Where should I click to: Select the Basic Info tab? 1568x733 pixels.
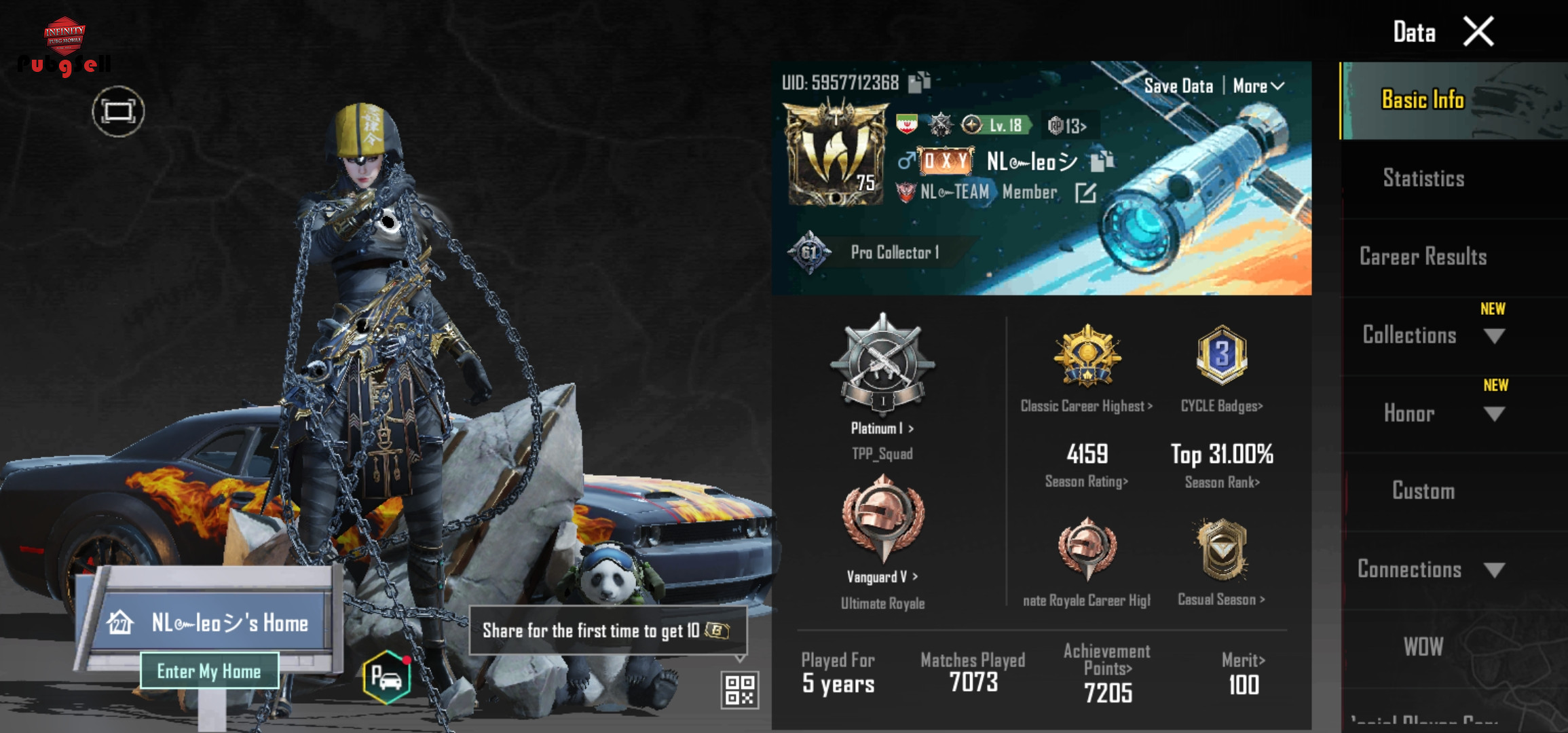click(x=1423, y=100)
